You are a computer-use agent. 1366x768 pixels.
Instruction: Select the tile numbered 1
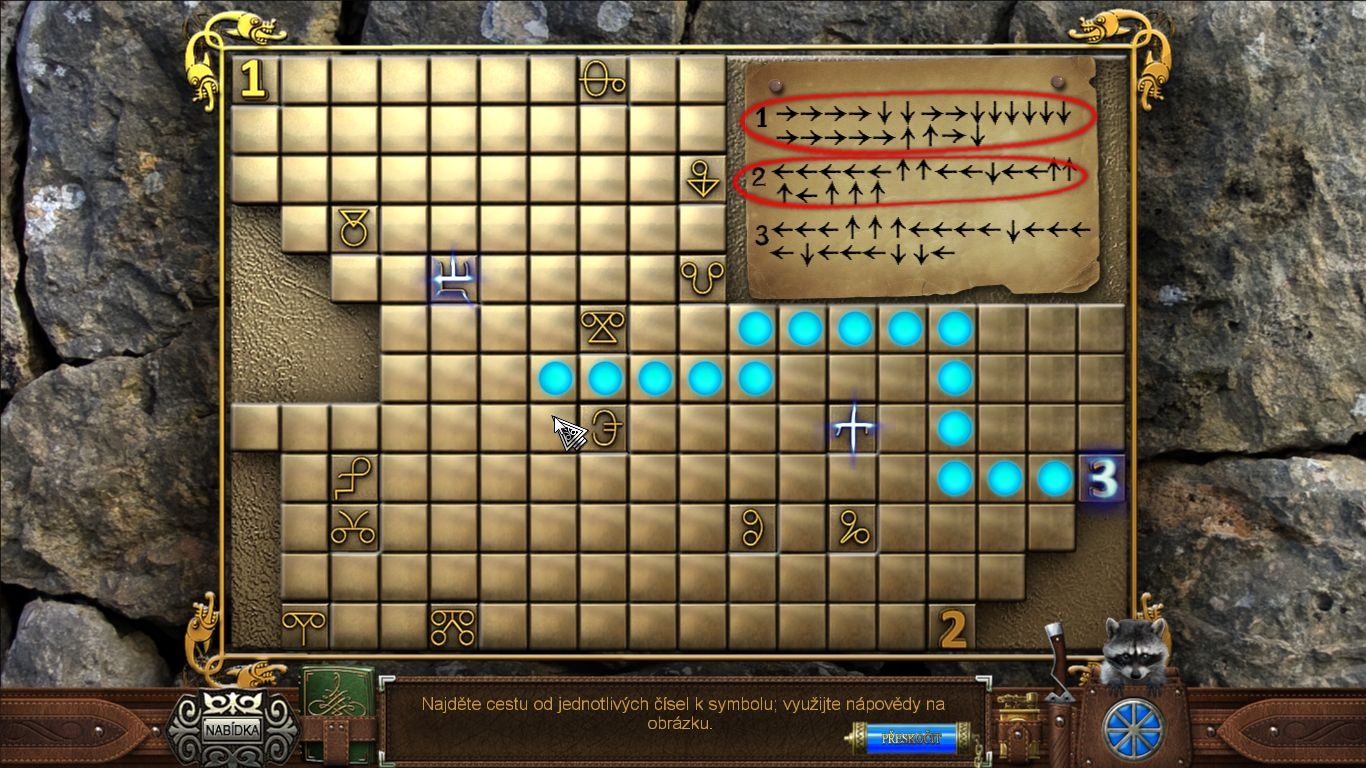pos(254,80)
